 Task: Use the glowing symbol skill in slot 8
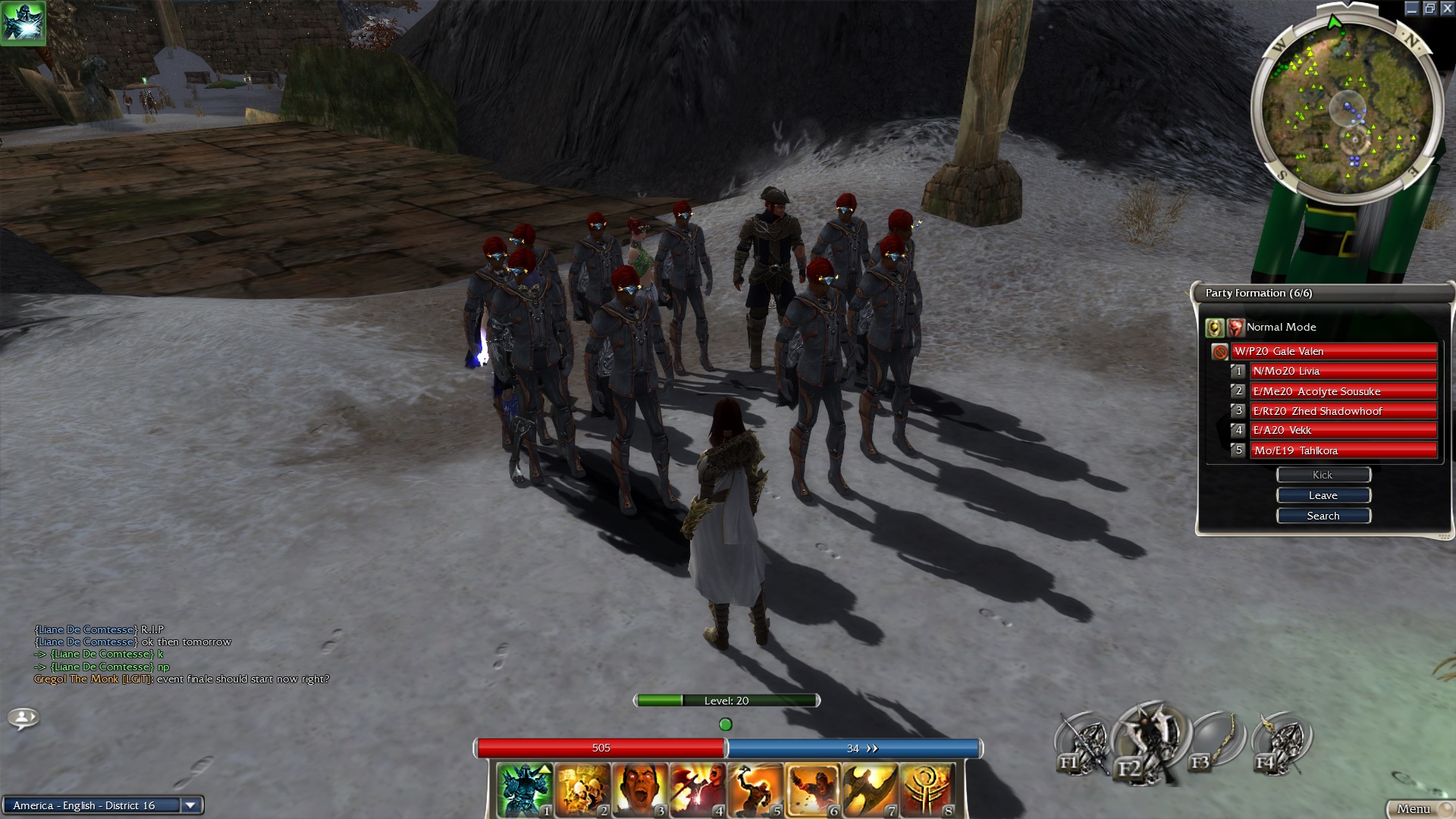coord(927,790)
